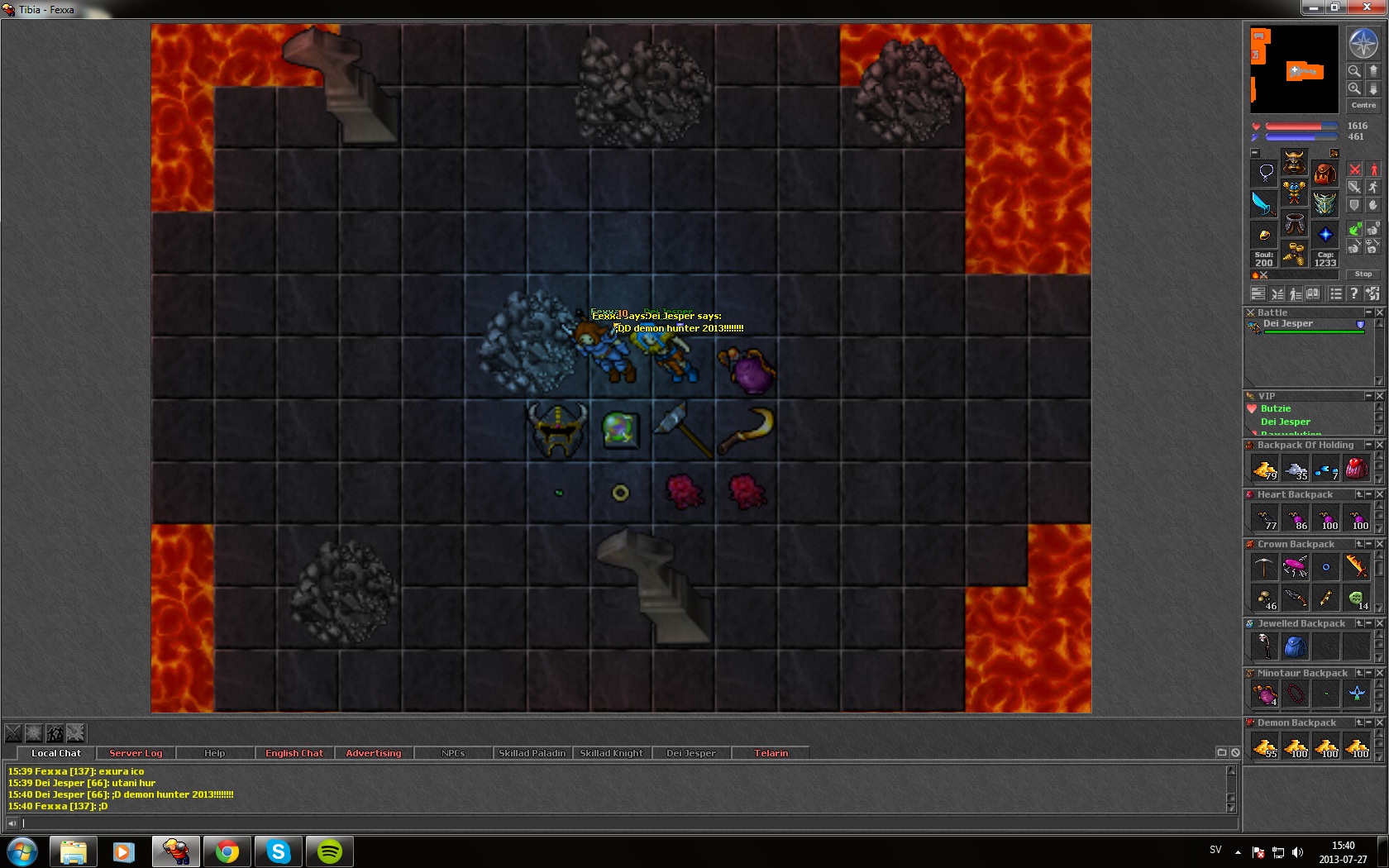
Task: Click the fire sword in Crown Backpack
Action: pos(1356,565)
